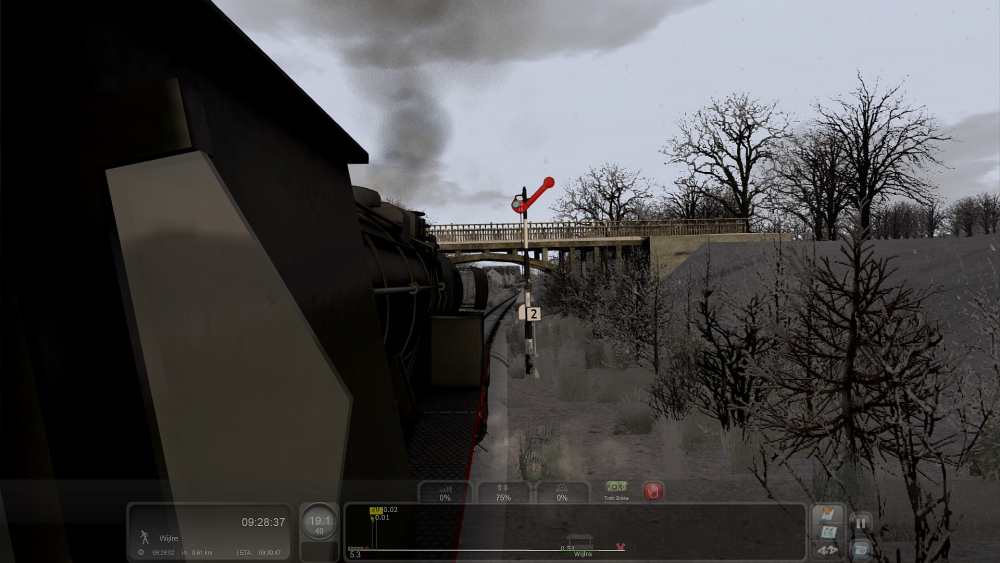Select the Wijlre next-stop task panel
The image size is (1000, 563).
[210, 532]
